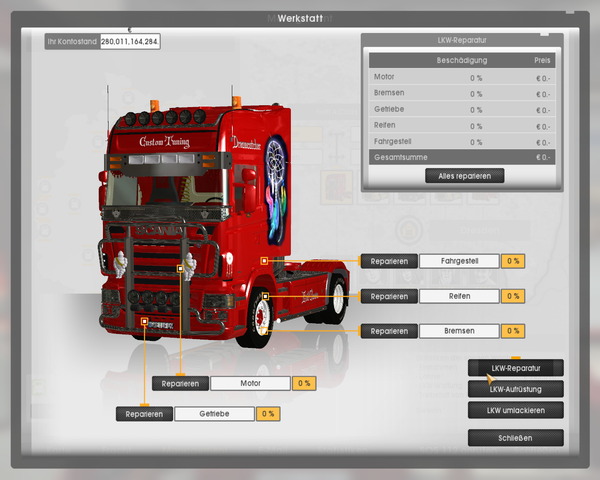Repair the Reifen component

click(388, 296)
